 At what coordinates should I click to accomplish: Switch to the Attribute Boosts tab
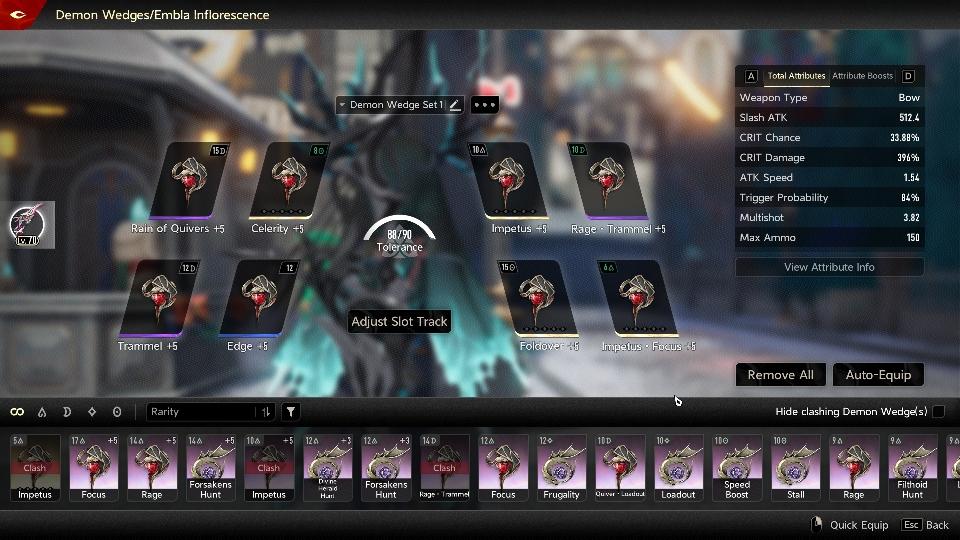[x=862, y=76]
